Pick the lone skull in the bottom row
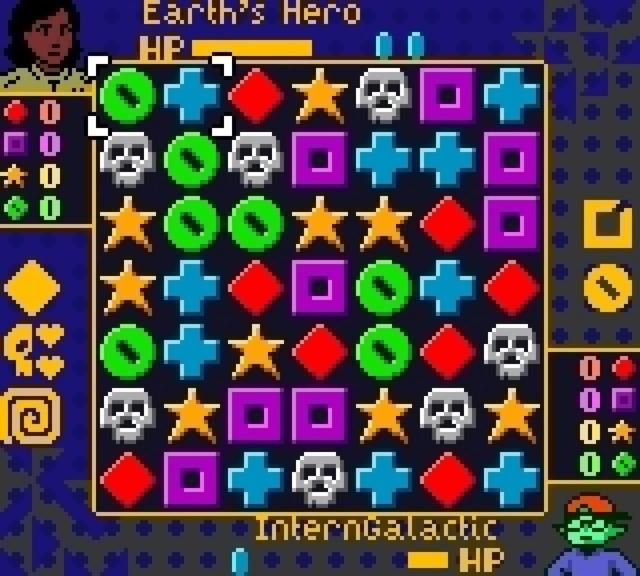The height and width of the screenshot is (576, 640). 320,478
